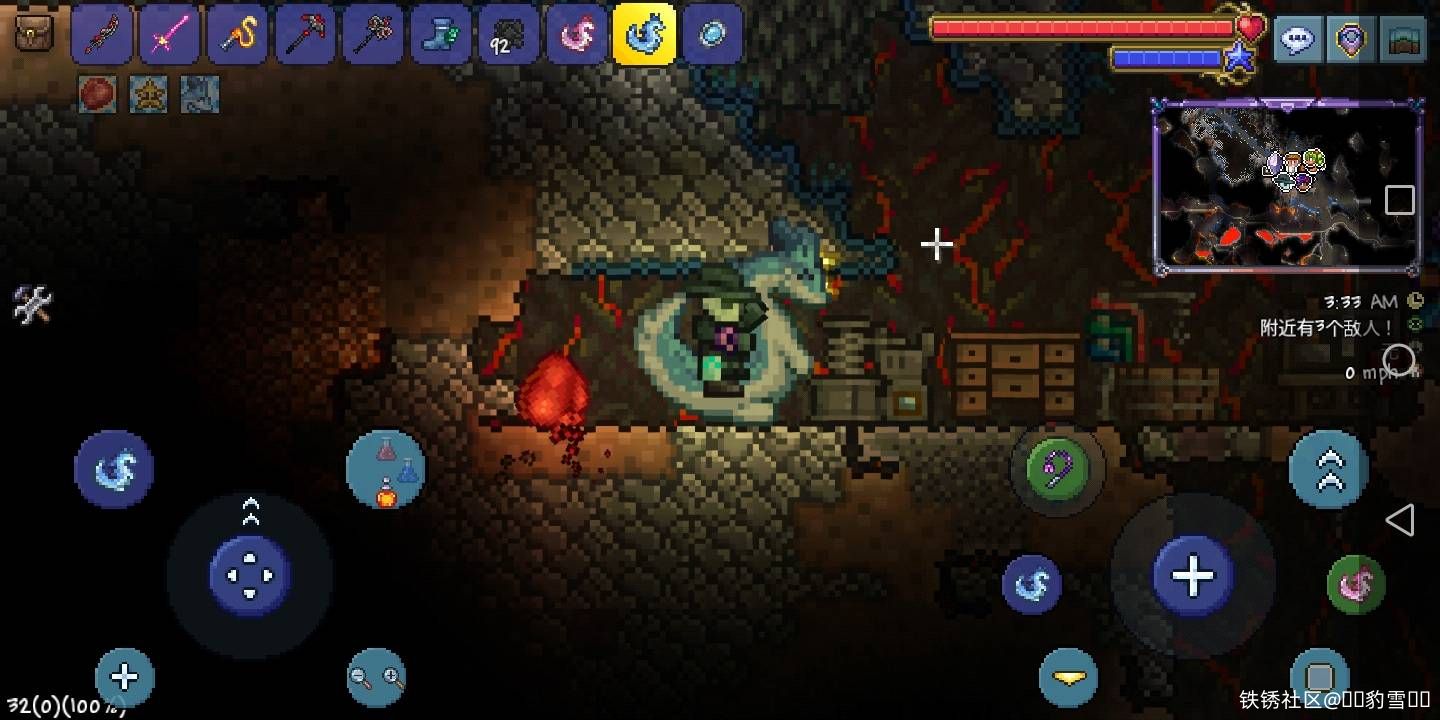Image resolution: width=1440 pixels, height=720 pixels.
Task: Tap the cave minimap
Action: coord(1288,187)
